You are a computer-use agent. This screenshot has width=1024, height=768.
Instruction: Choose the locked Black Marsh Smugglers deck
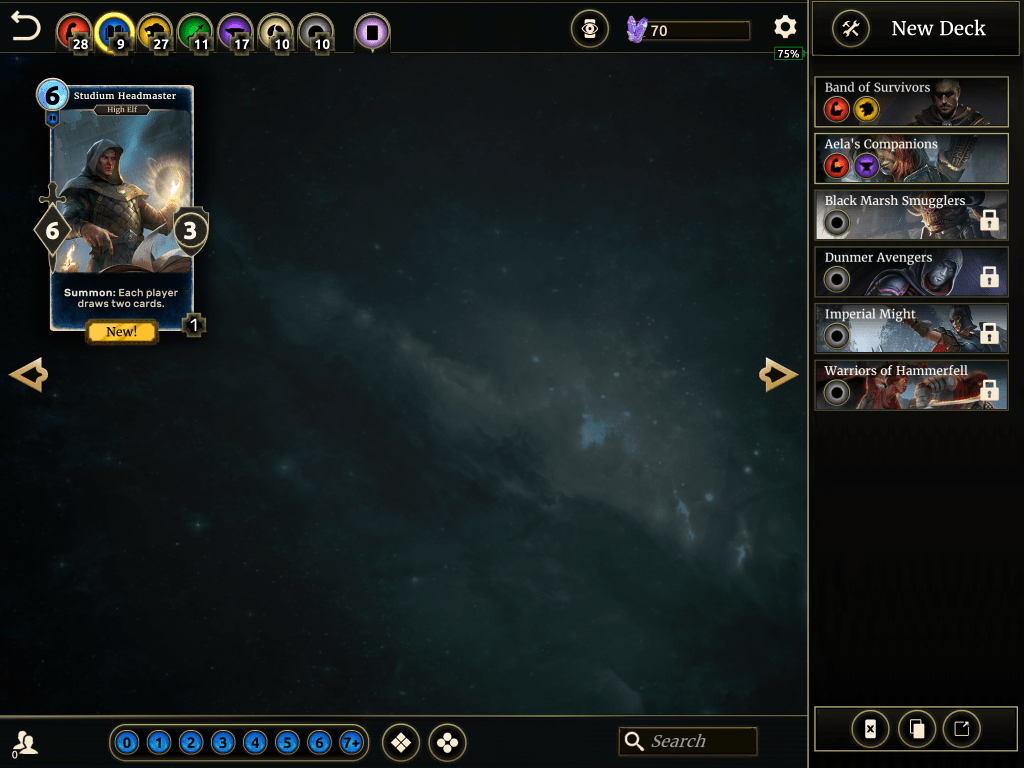(911, 215)
